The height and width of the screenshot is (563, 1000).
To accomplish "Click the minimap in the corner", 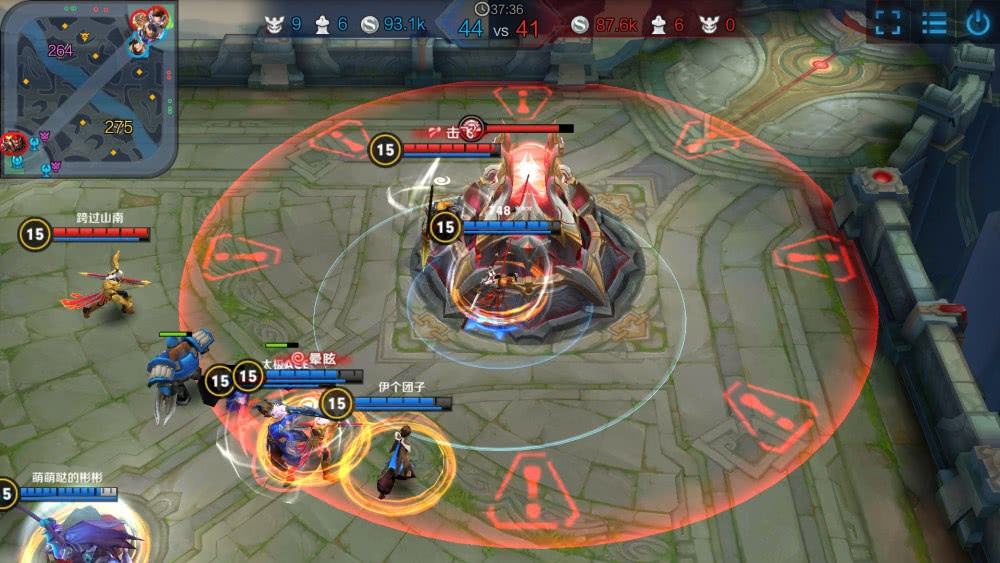I will [x=88, y=88].
